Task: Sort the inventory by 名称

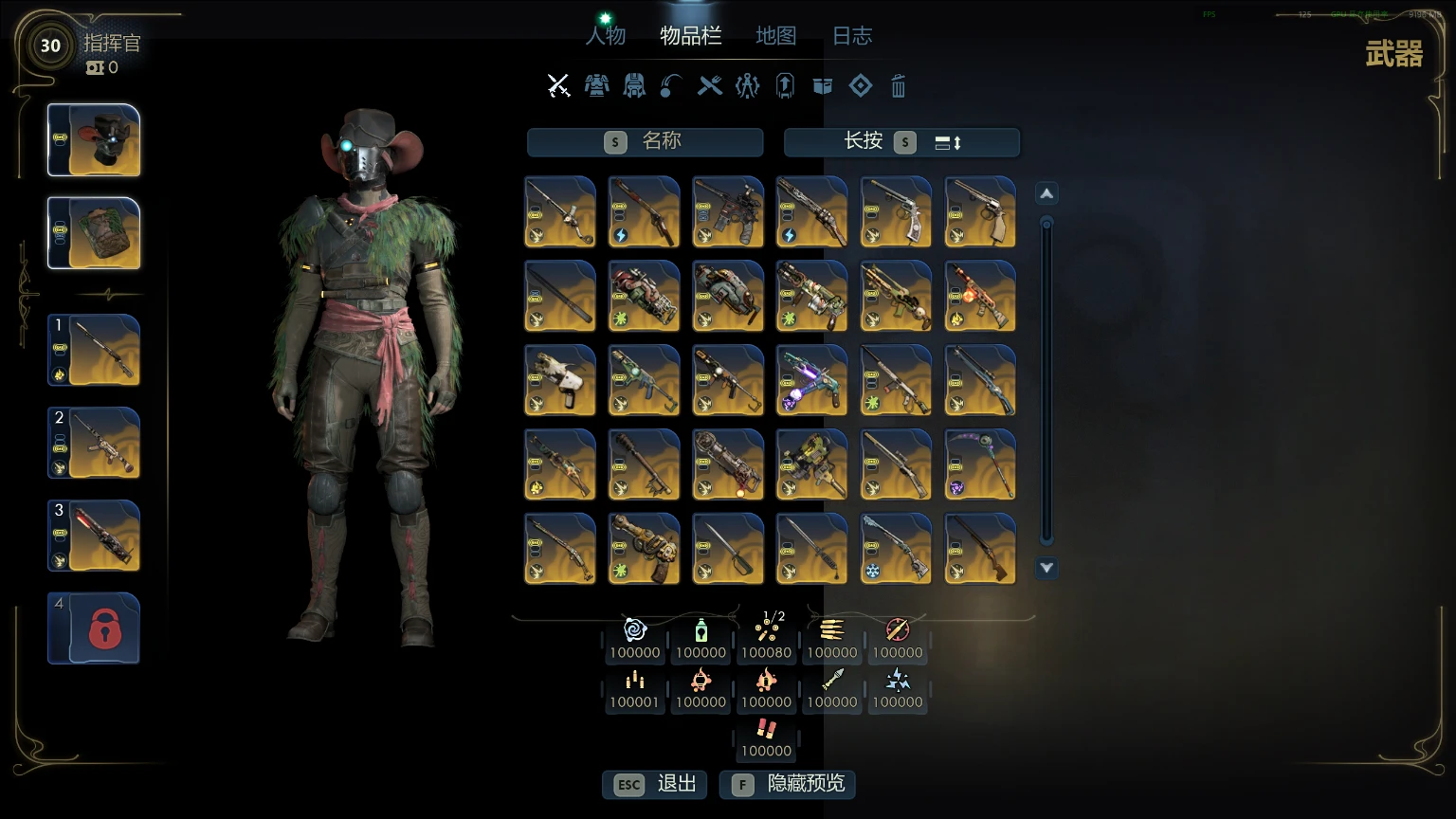Action: [645, 142]
